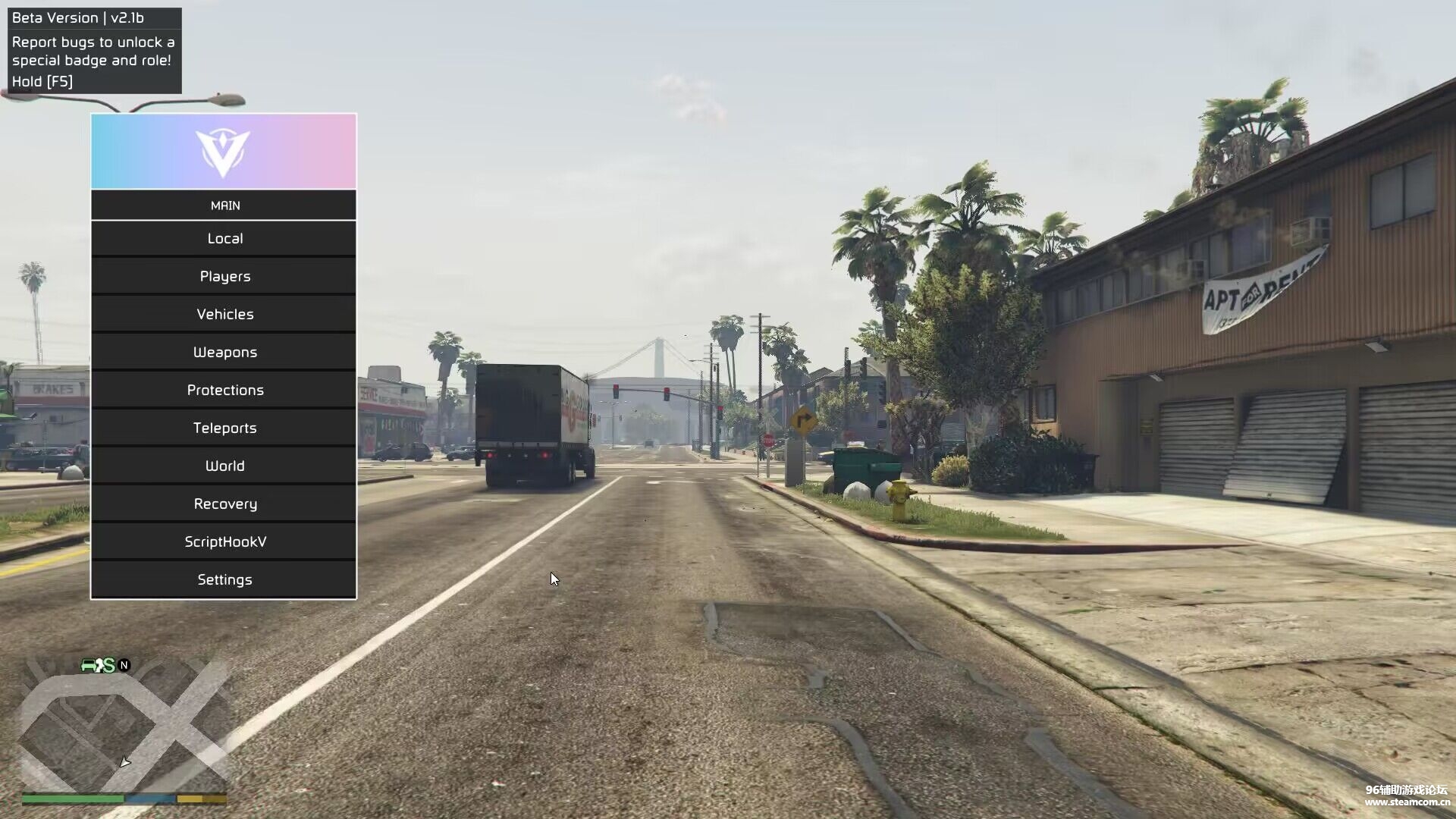Open the Weapons submenu
Viewport: 1456px width, 819px height.
224,353
